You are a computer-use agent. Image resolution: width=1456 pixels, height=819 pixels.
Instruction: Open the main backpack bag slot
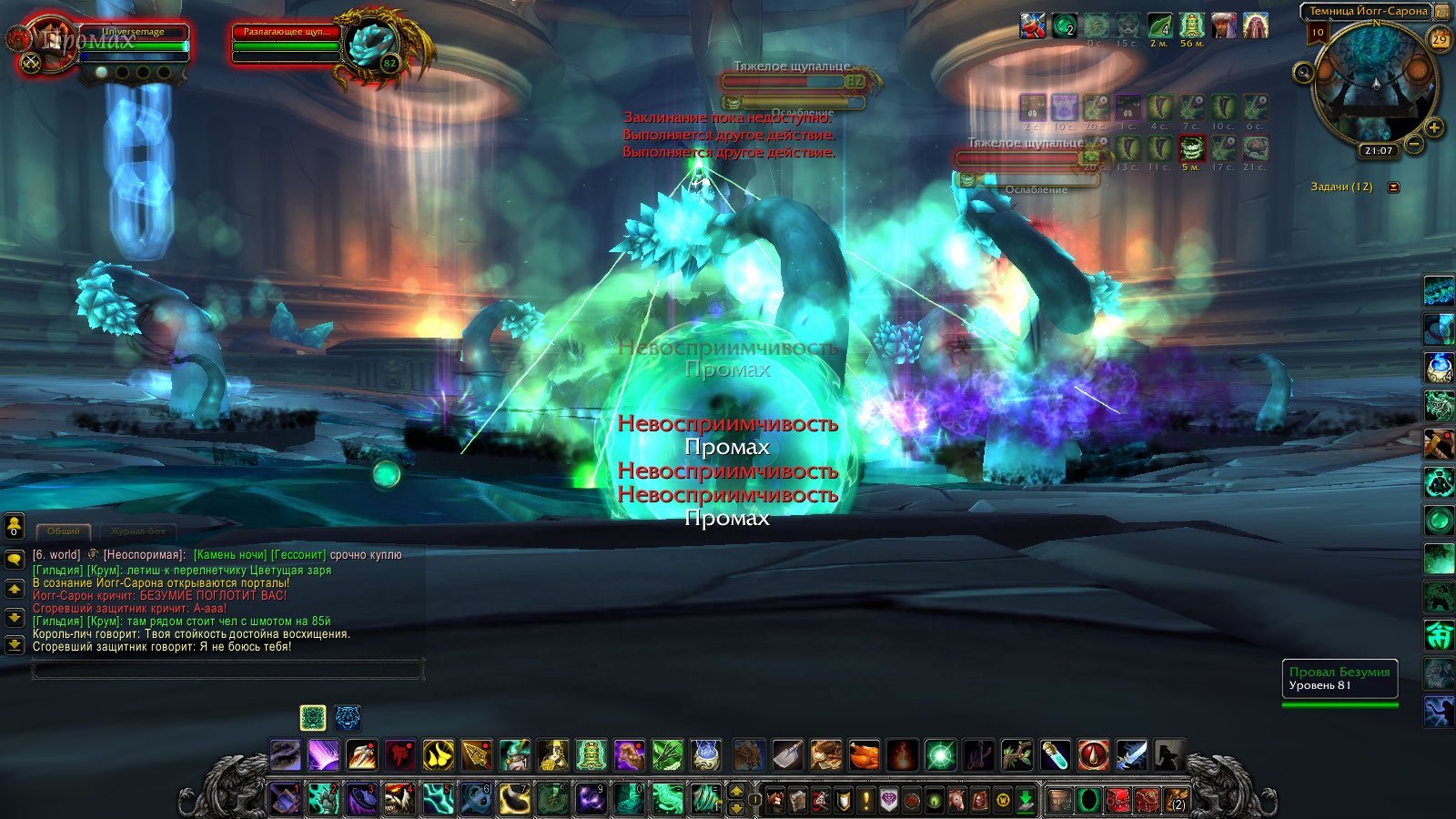click(1177, 801)
